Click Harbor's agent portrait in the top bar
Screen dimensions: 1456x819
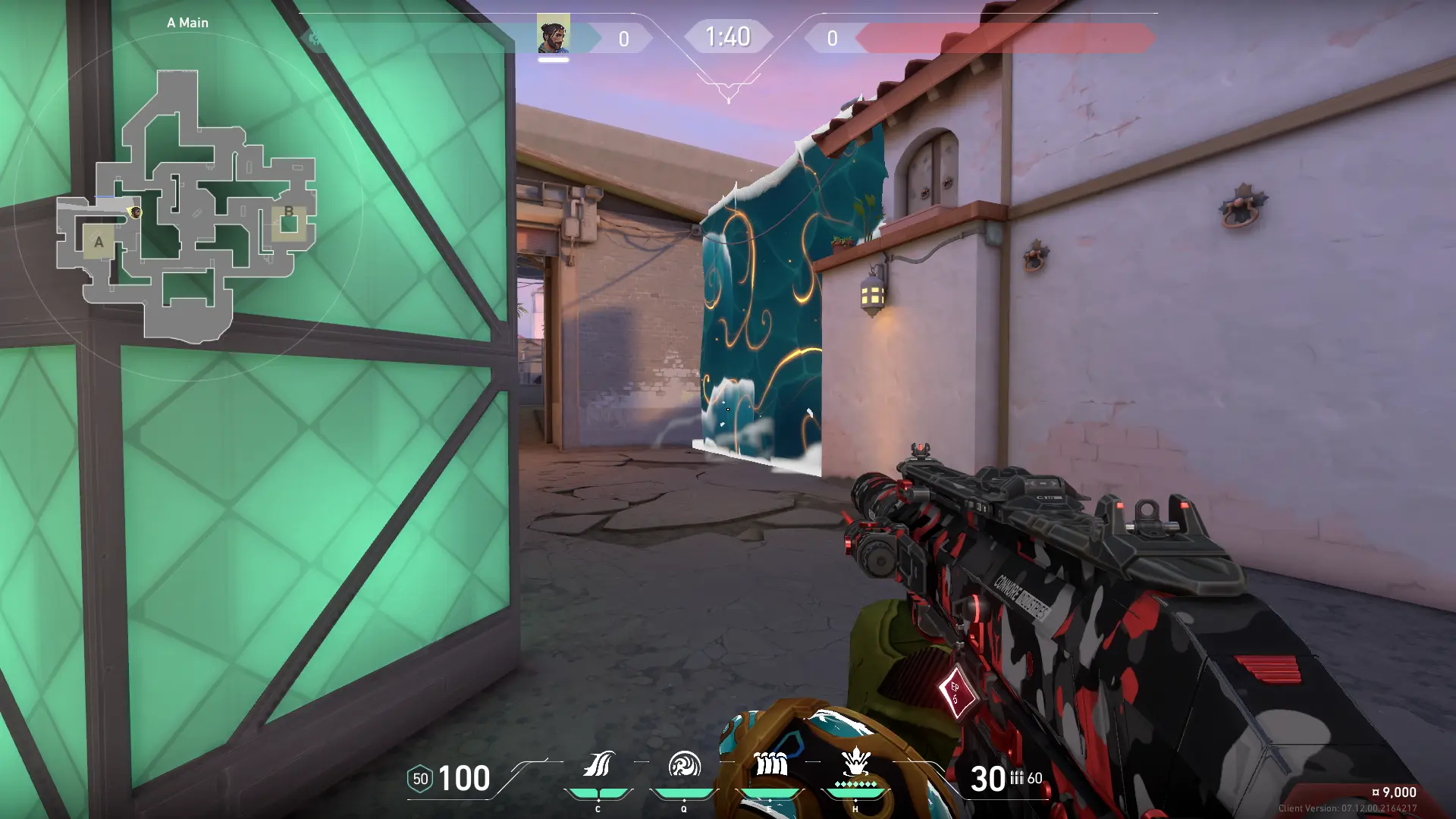(554, 35)
